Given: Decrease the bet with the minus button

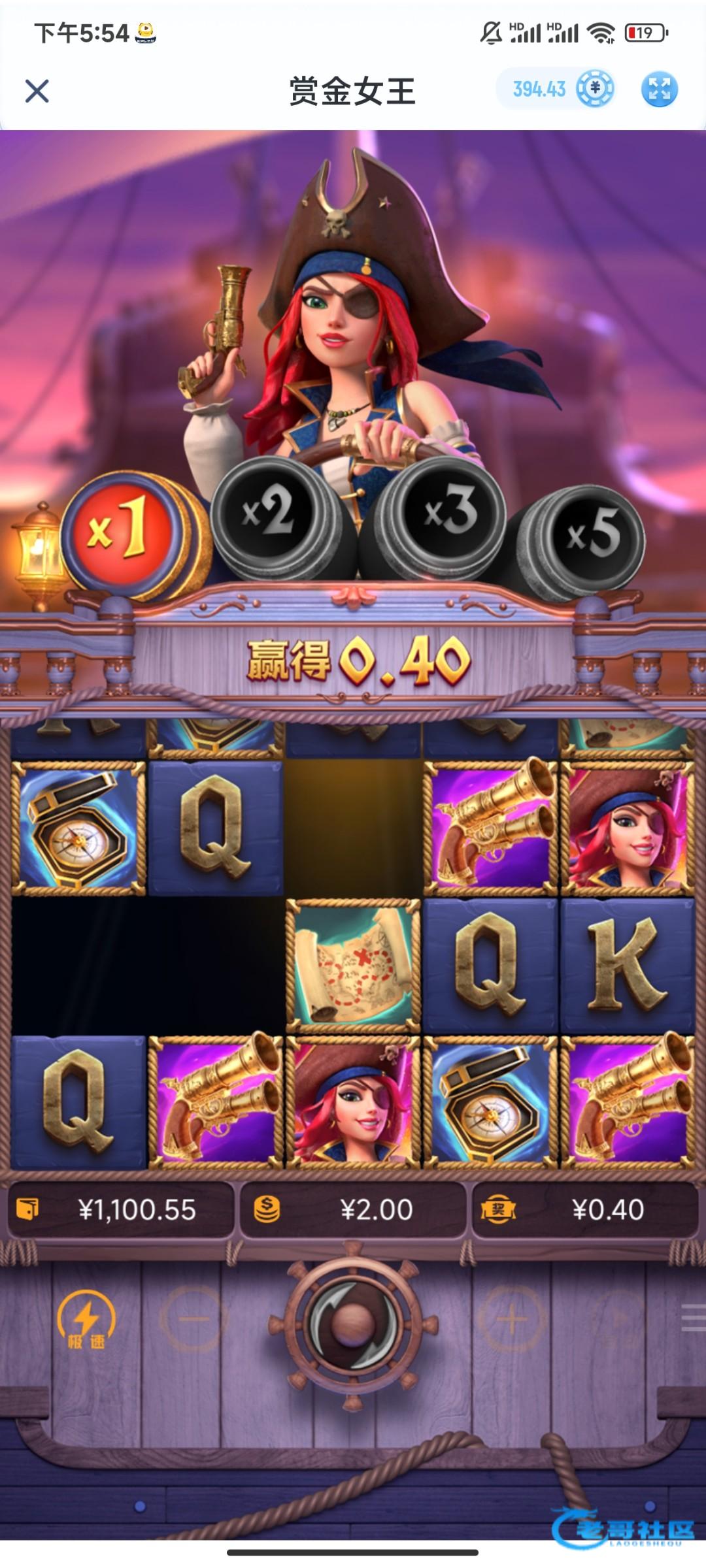Looking at the screenshot, I should tap(193, 1320).
